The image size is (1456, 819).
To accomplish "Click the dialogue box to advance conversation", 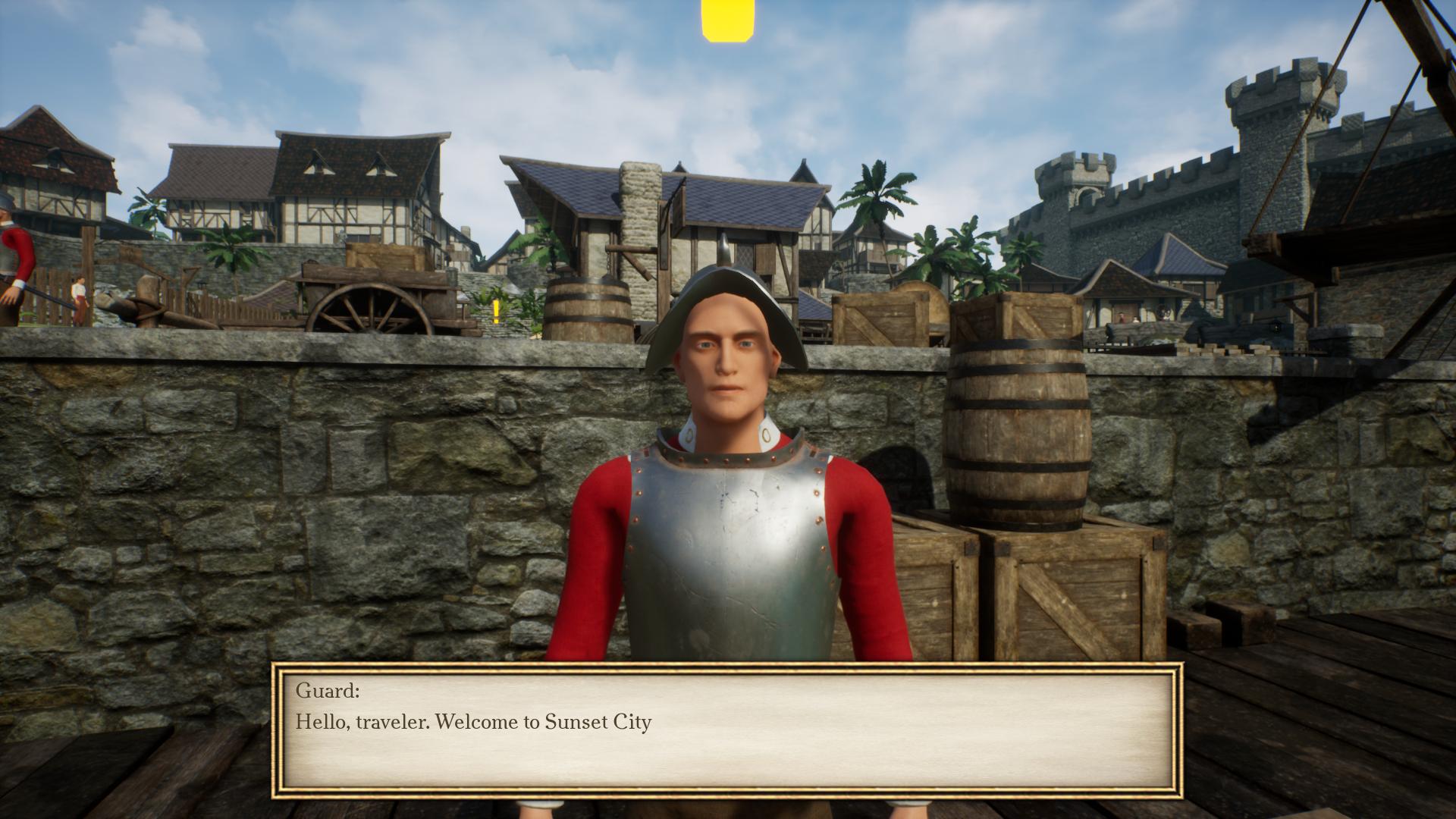I will coord(728,728).
